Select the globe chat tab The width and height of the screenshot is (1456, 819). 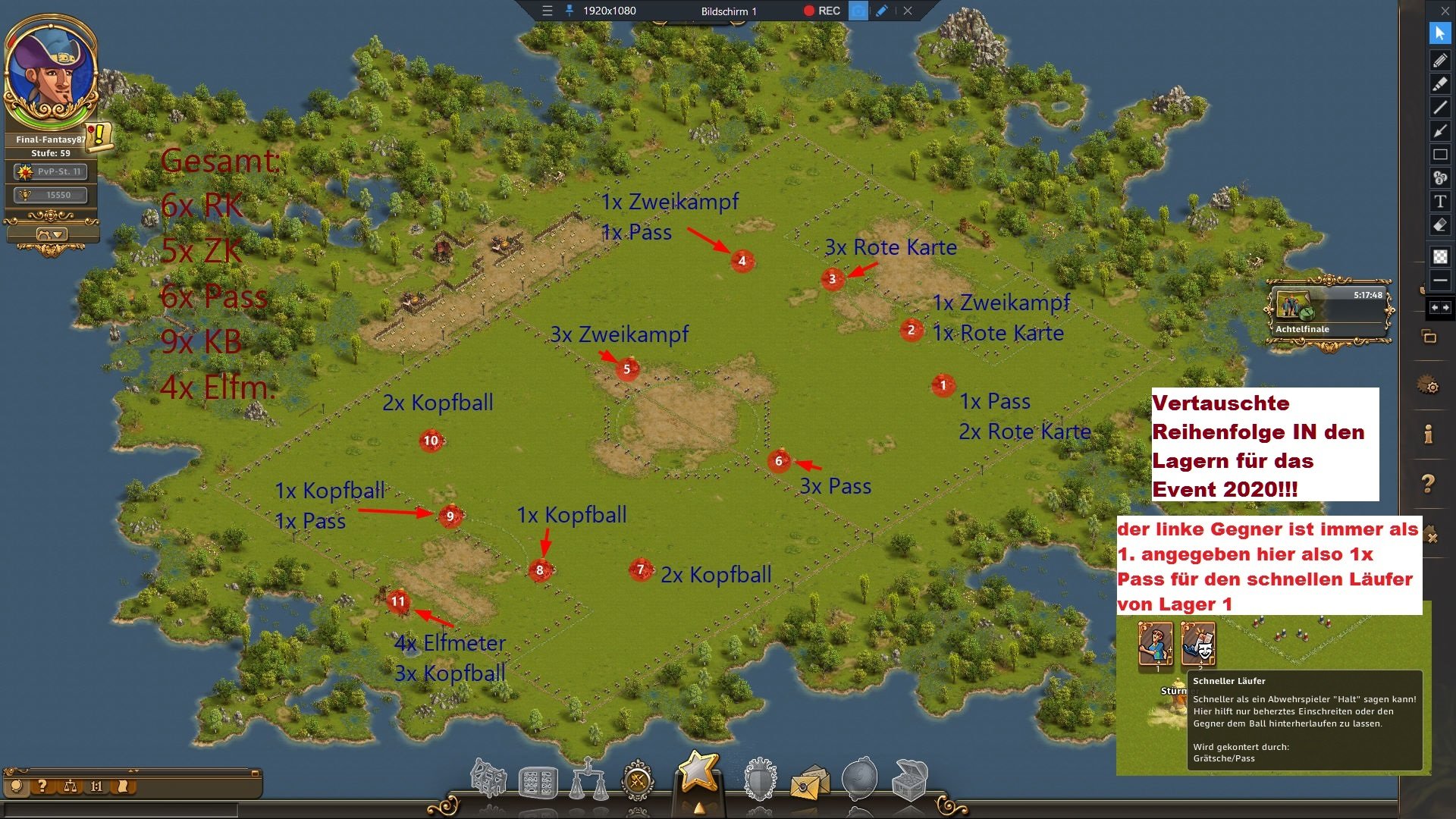tap(17, 786)
